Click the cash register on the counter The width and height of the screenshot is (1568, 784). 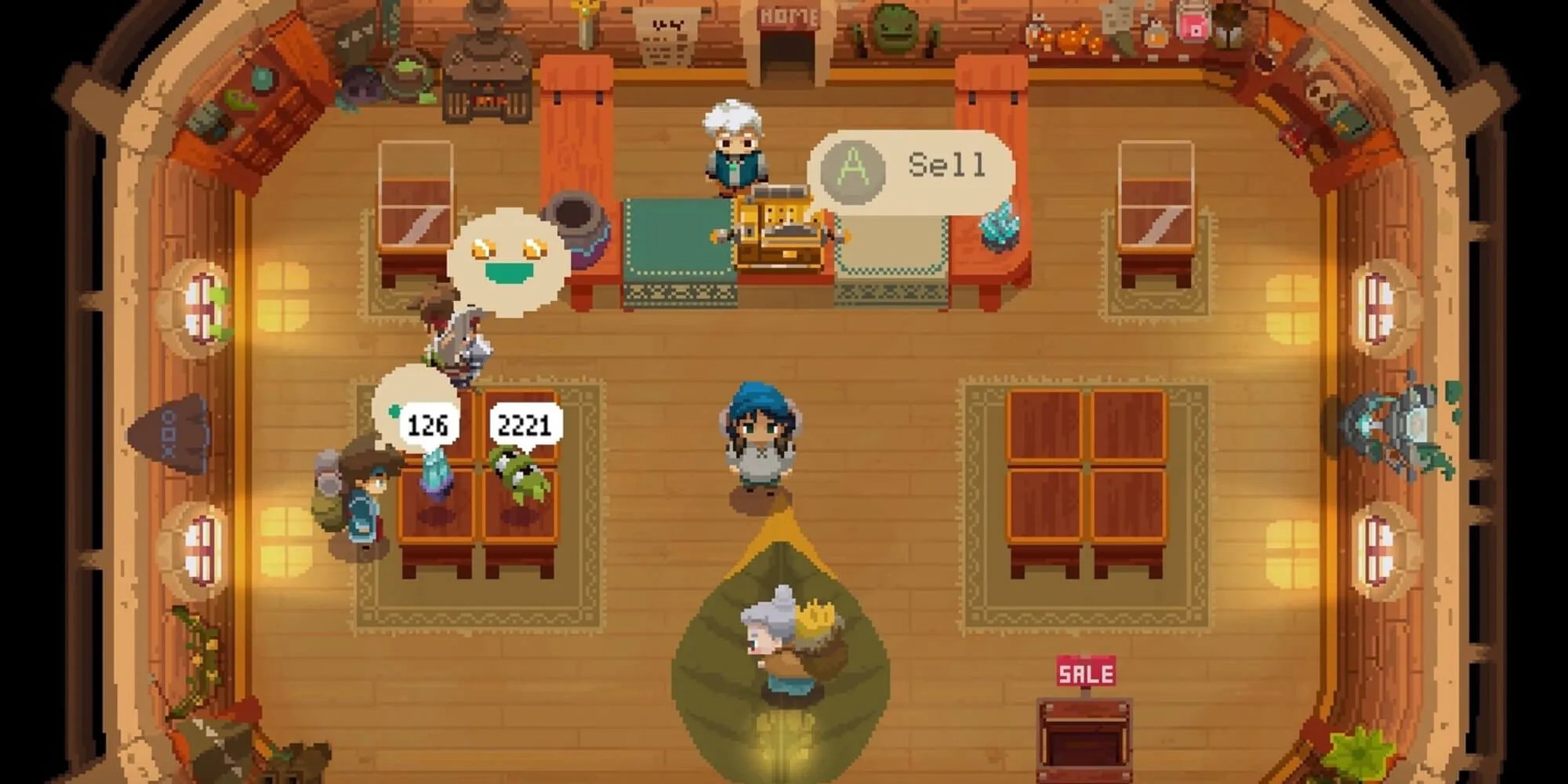[776, 227]
